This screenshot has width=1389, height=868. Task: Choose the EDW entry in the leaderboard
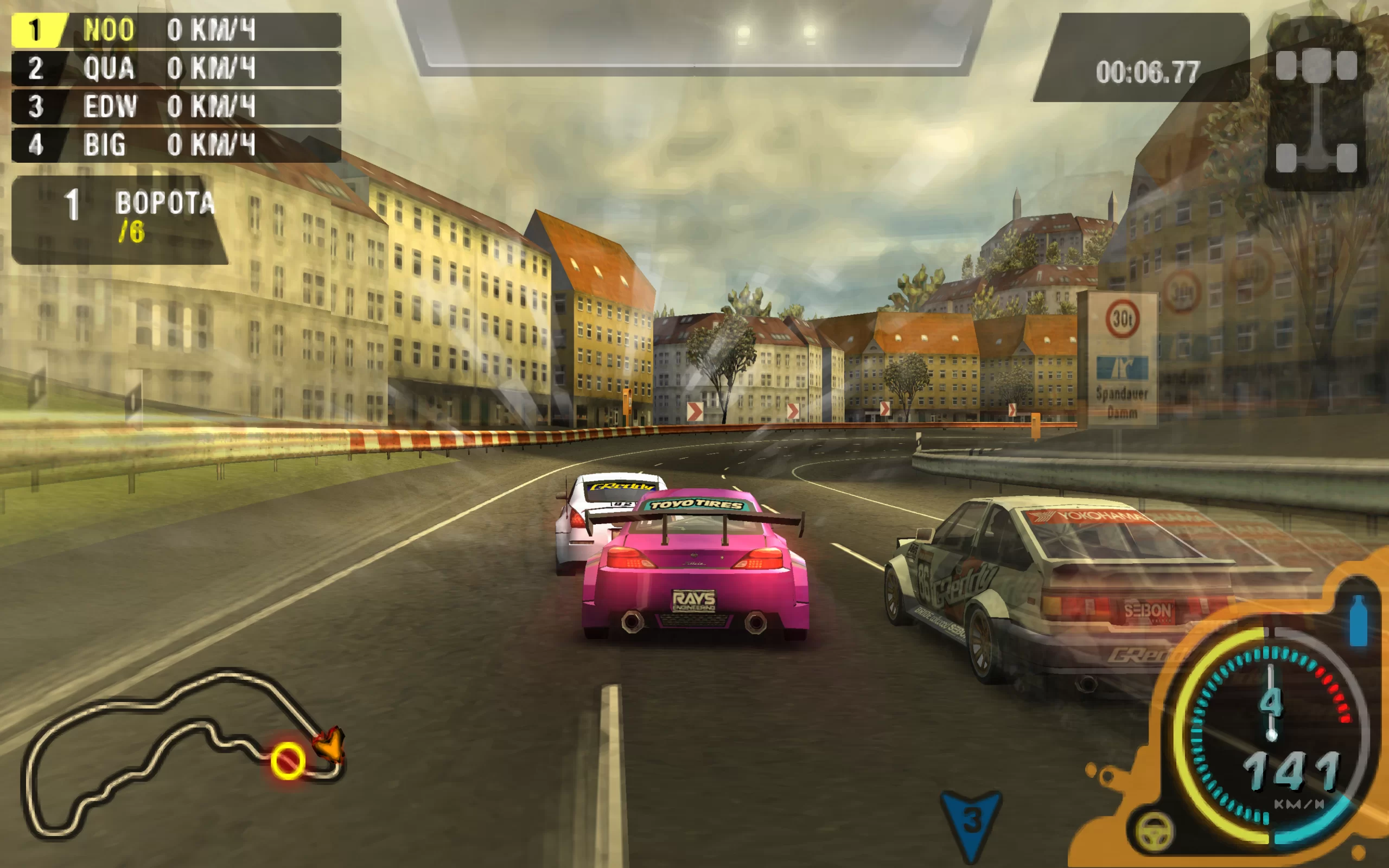176,106
